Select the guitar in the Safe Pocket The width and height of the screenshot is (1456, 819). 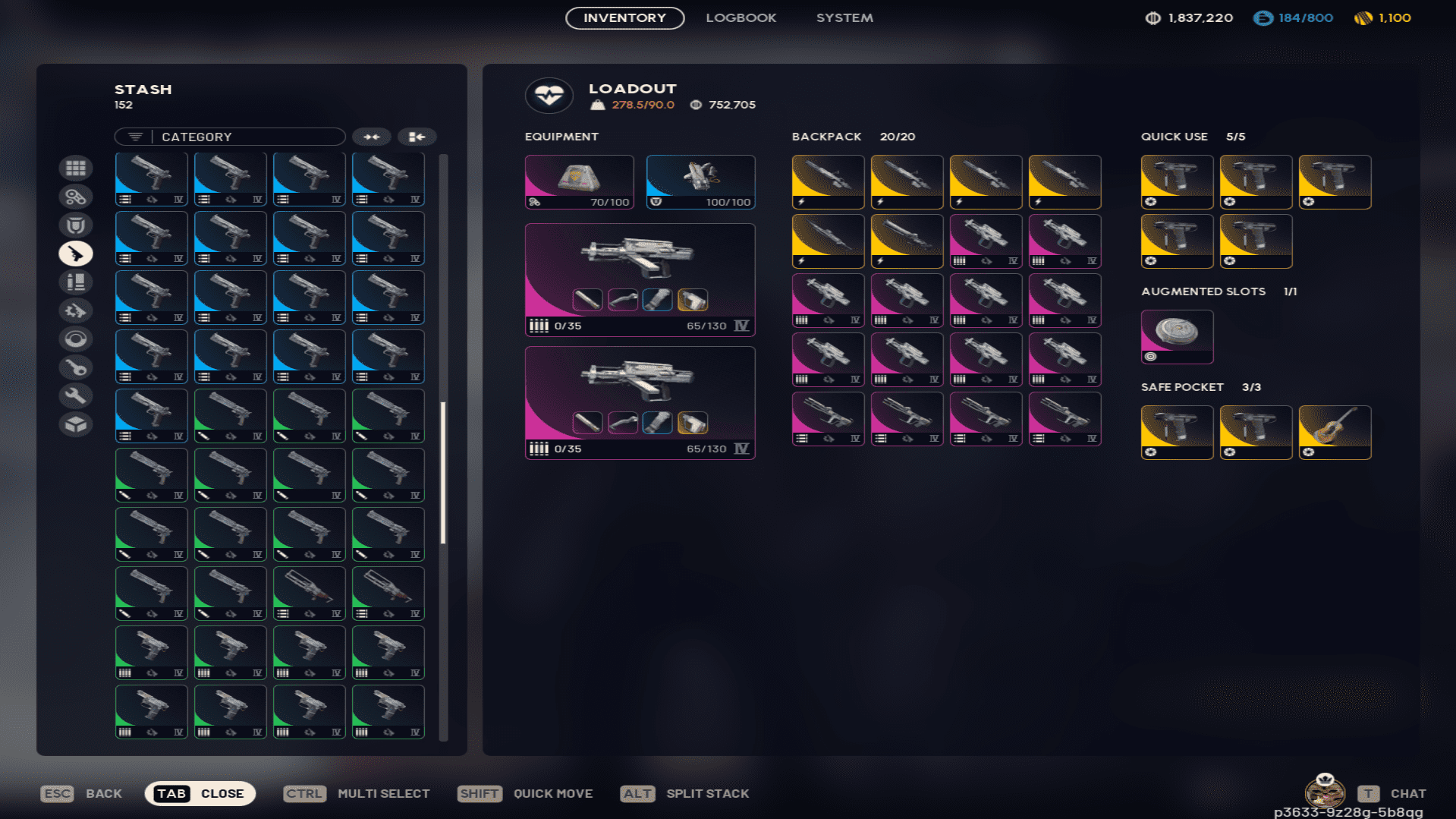tap(1335, 432)
